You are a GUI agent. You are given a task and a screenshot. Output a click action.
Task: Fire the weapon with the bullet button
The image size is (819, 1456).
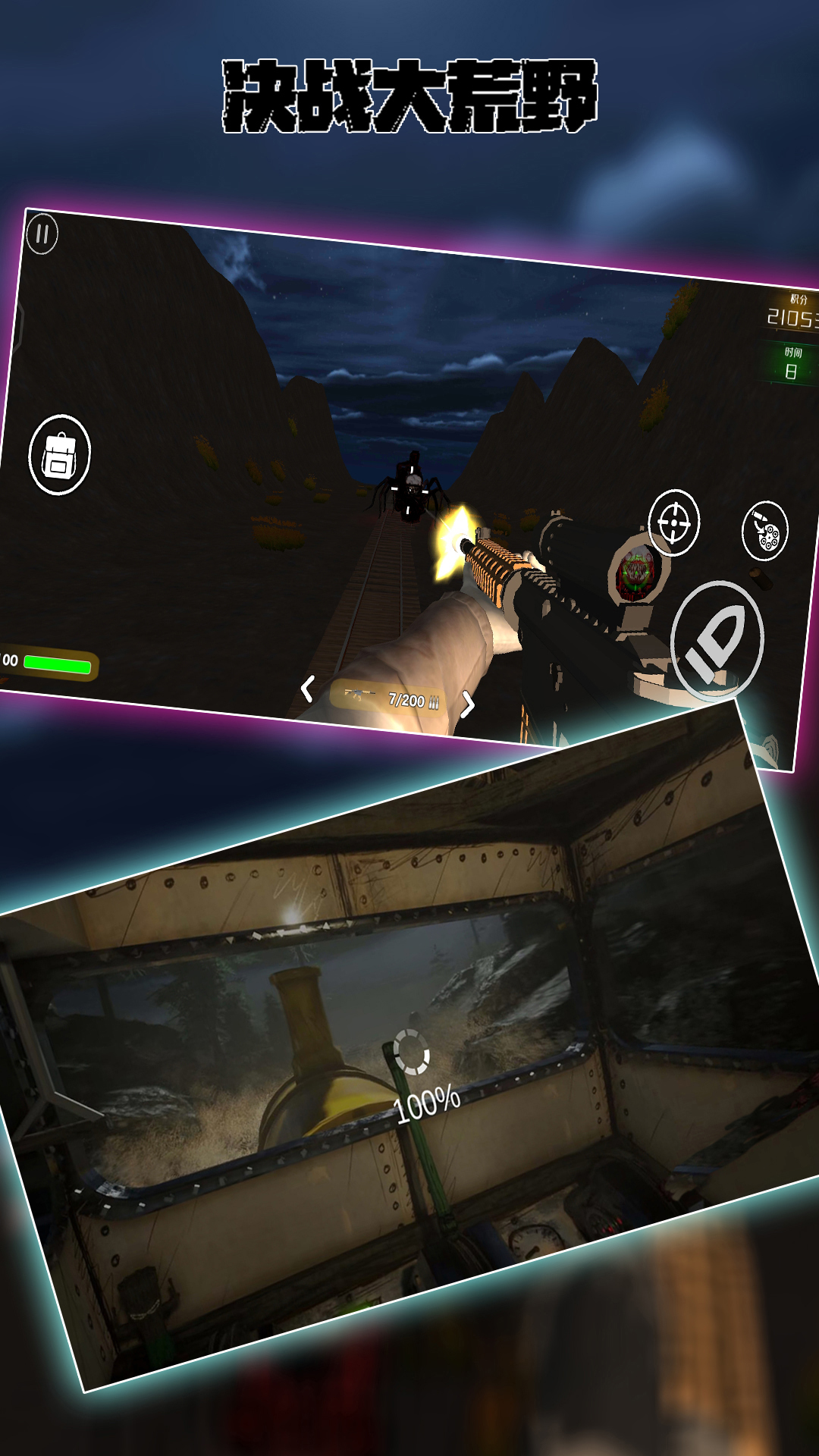(716, 641)
